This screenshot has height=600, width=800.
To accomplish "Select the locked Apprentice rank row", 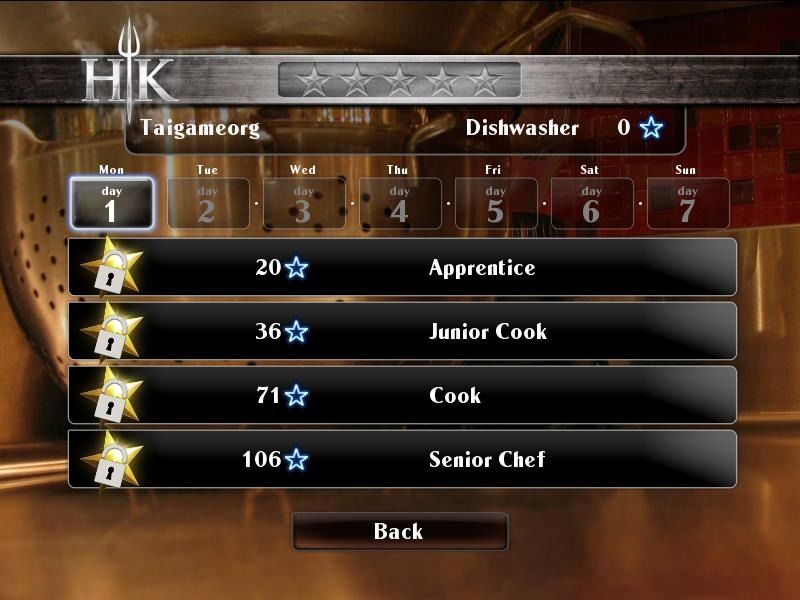I will click(402, 267).
